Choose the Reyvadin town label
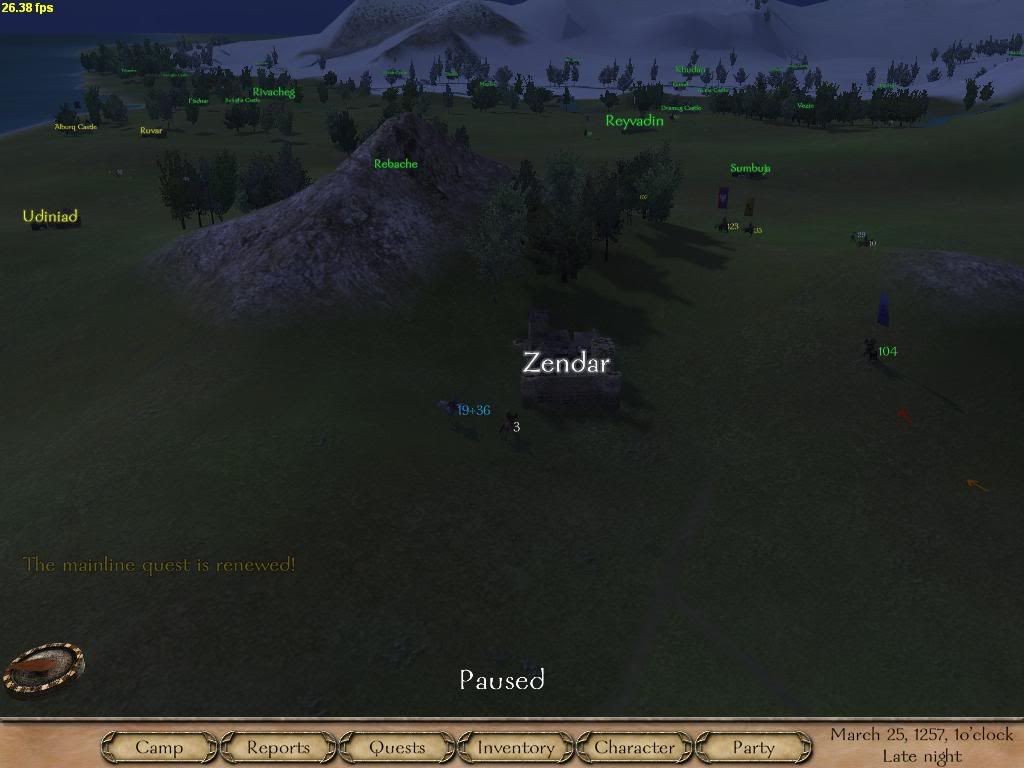Screen dimensions: 1024x768 click(634, 121)
